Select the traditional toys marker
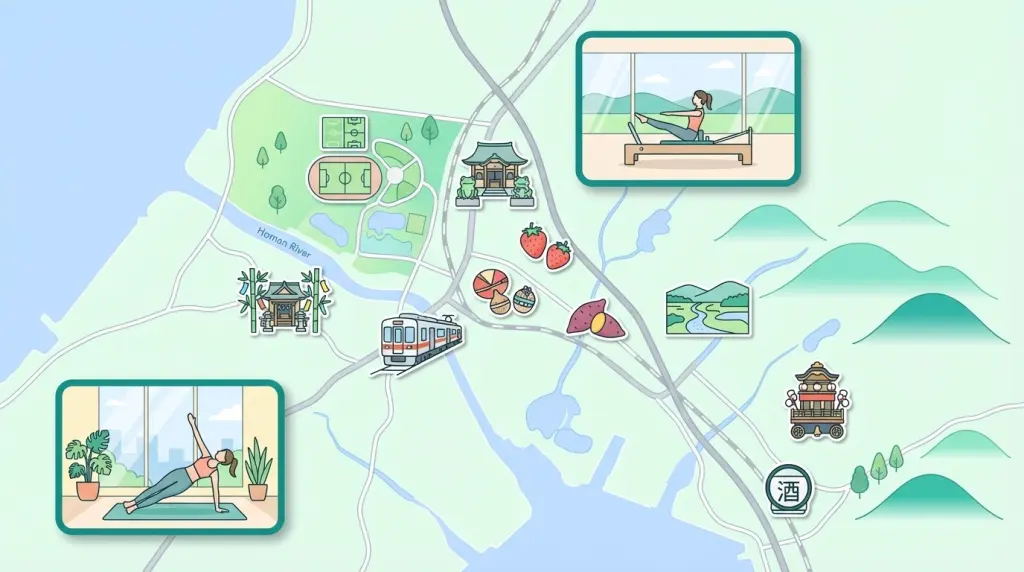Image resolution: width=1024 pixels, height=572 pixels. [505, 291]
